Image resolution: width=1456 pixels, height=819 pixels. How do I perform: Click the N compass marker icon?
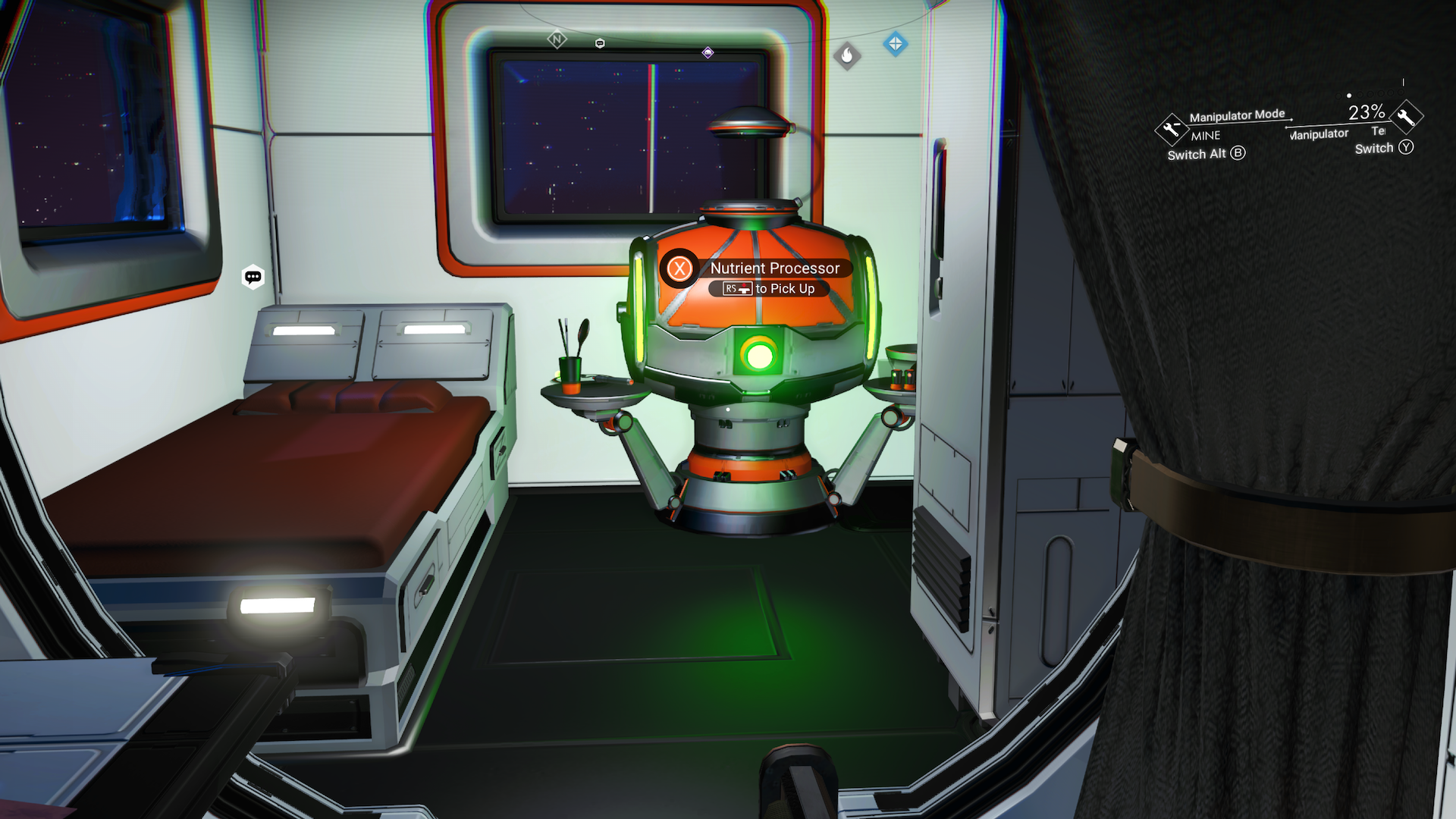[x=557, y=40]
